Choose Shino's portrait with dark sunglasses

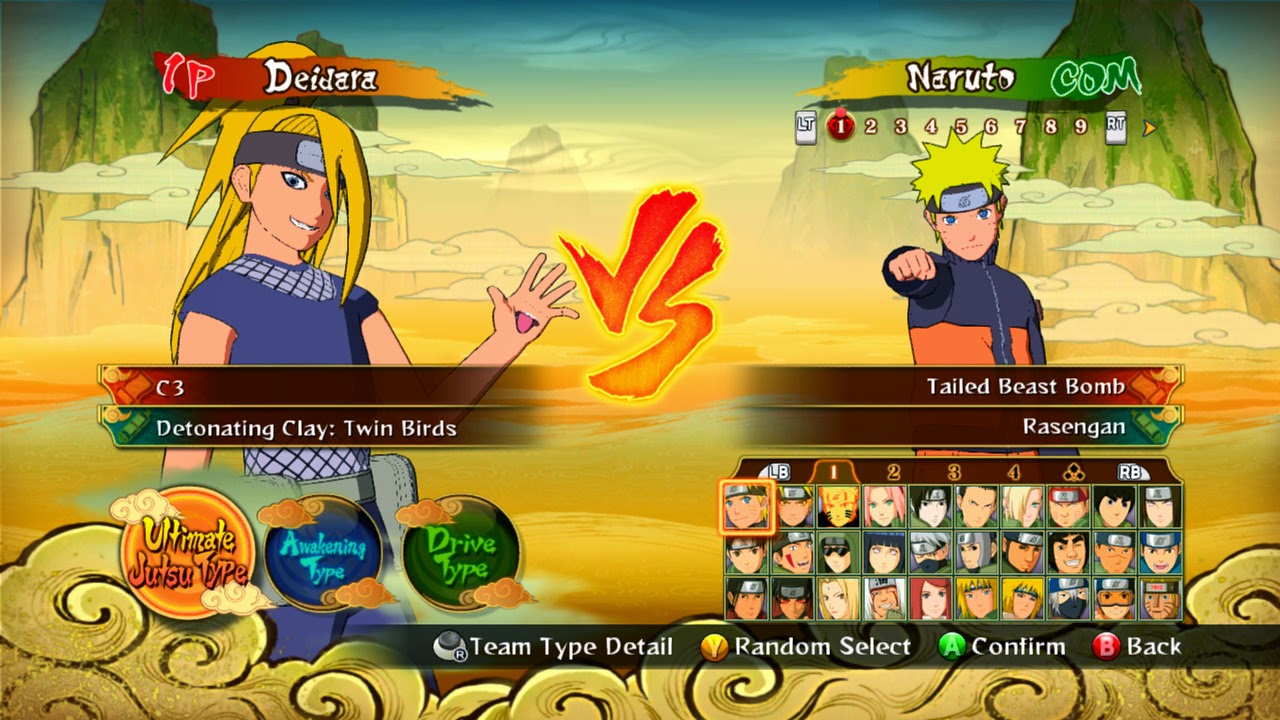coord(838,553)
